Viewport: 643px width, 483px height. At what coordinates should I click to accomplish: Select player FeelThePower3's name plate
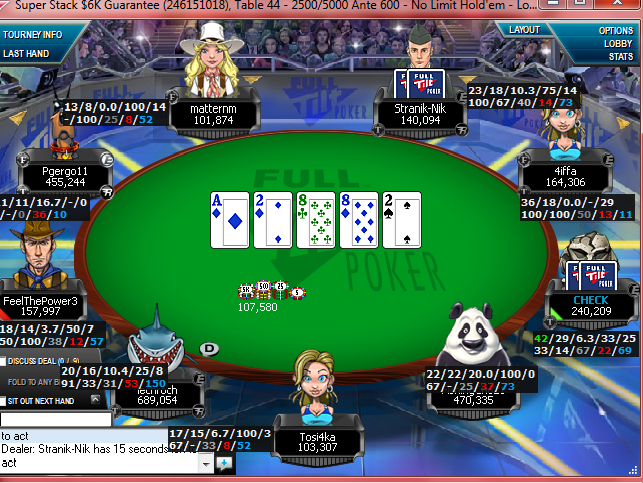41,304
